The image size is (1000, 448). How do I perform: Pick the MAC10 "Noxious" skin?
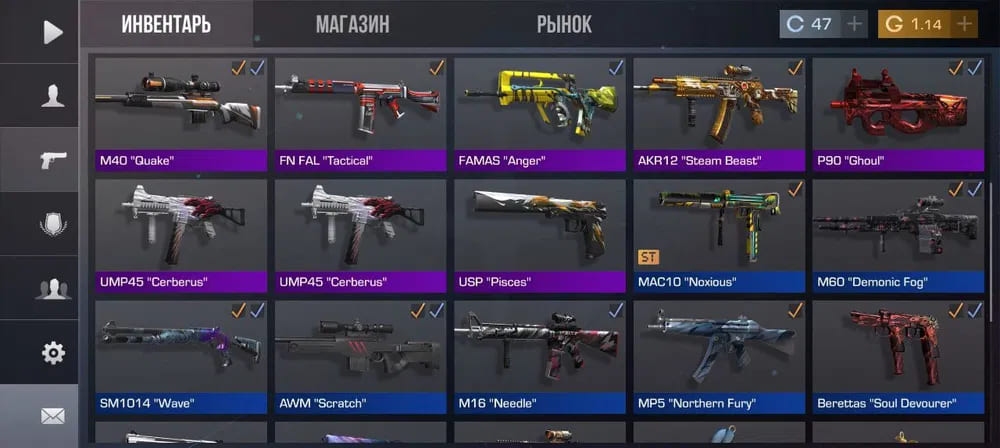coord(718,235)
